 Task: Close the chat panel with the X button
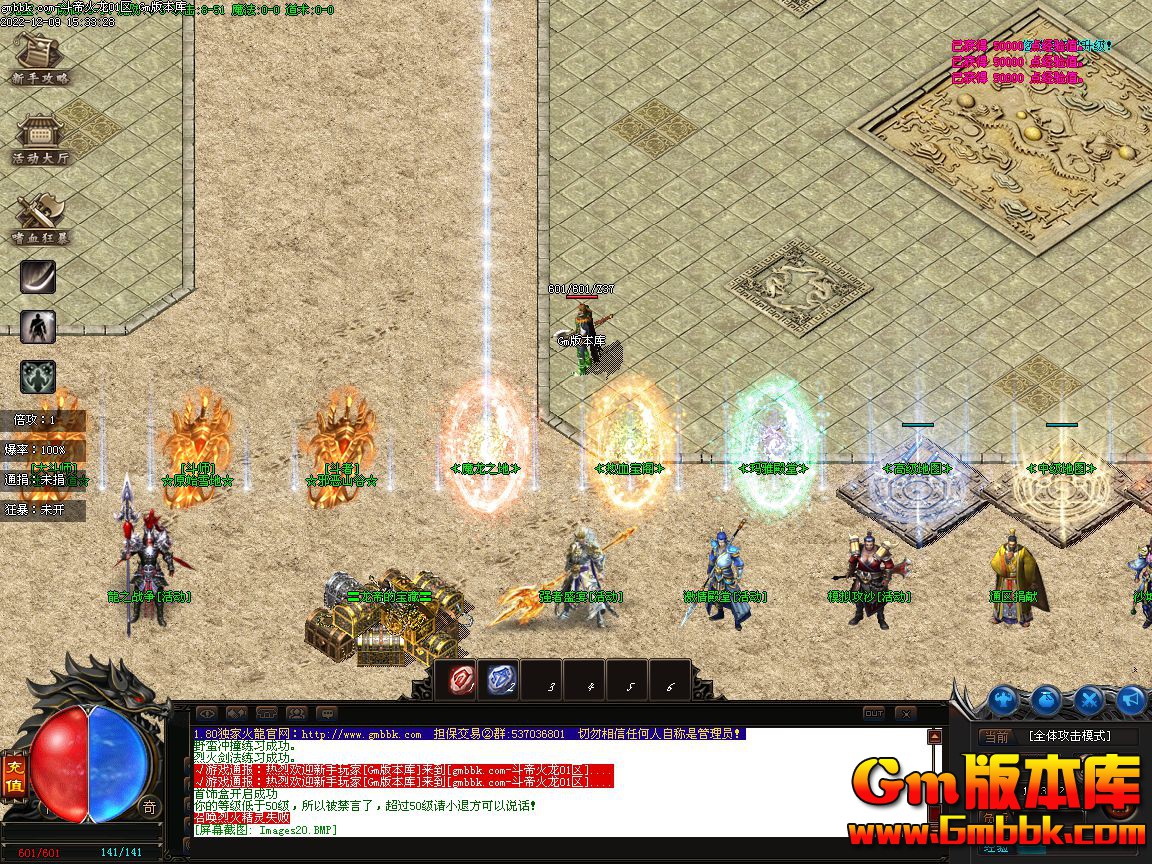coord(905,713)
